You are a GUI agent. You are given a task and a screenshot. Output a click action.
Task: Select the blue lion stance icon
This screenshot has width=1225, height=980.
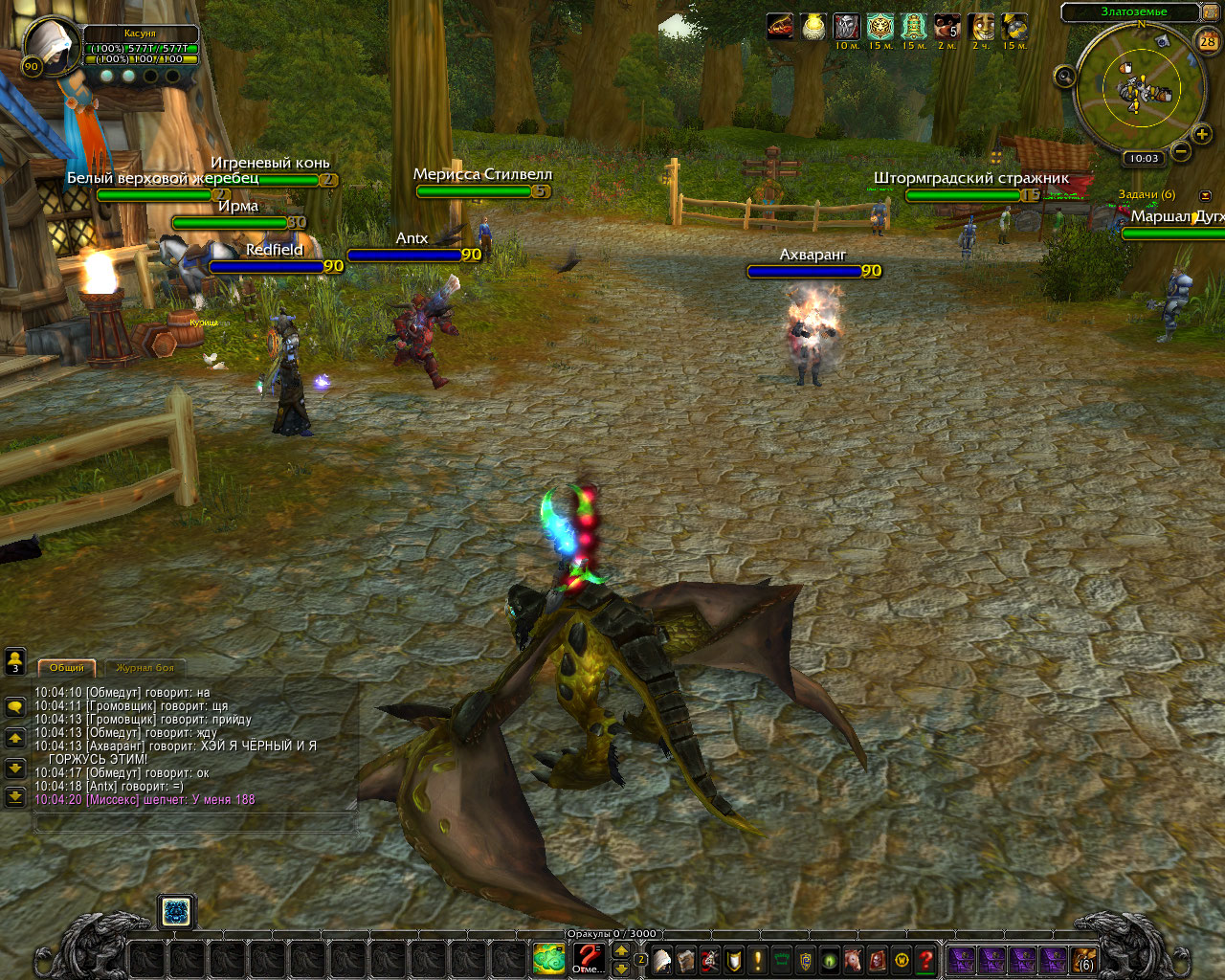176,912
